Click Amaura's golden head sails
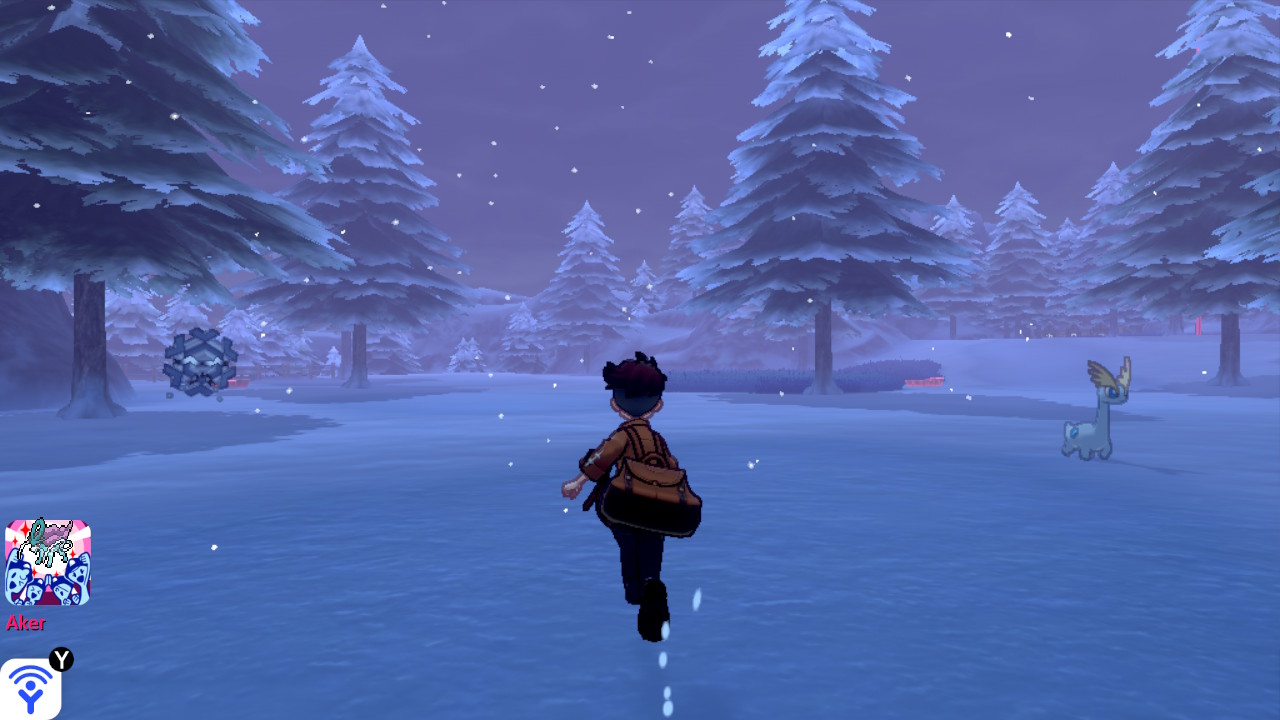Screen dimensions: 1280x720 coord(1107,372)
